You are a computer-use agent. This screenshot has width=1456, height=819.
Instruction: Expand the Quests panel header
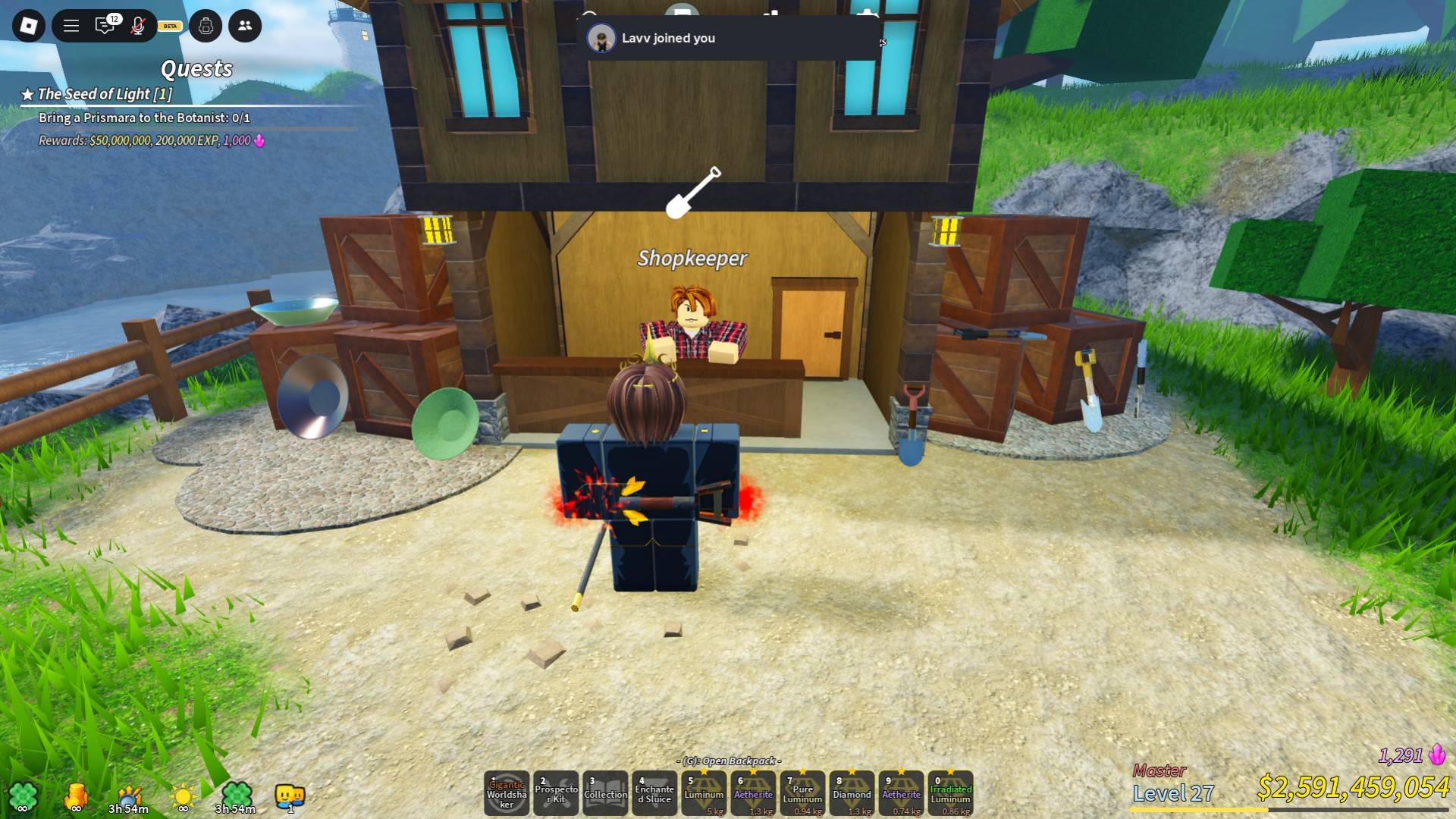pos(196,70)
